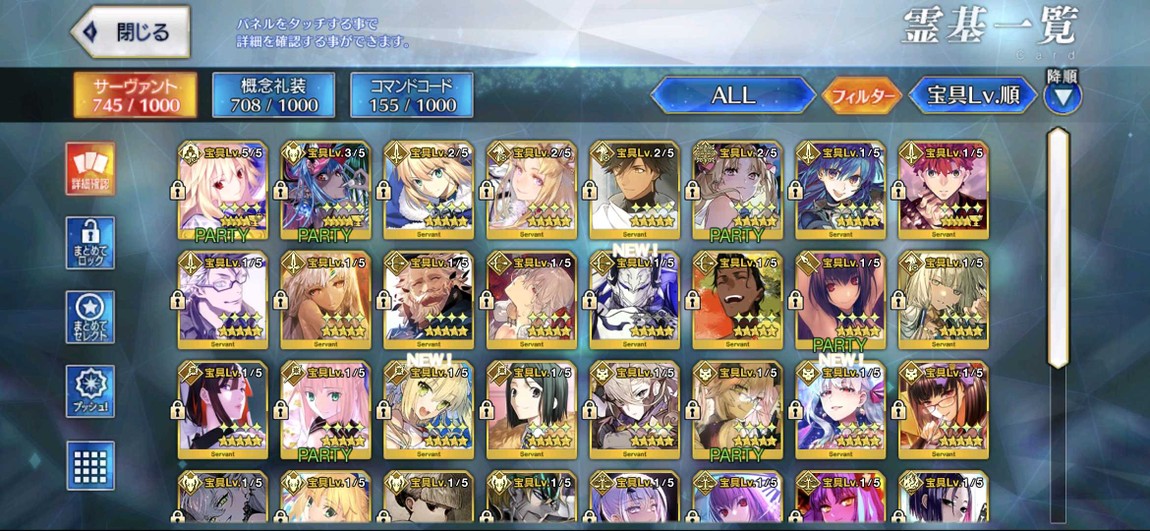Close the servant list with 閉じる
Image resolution: width=1150 pixels, height=531 pixels.
[131, 33]
